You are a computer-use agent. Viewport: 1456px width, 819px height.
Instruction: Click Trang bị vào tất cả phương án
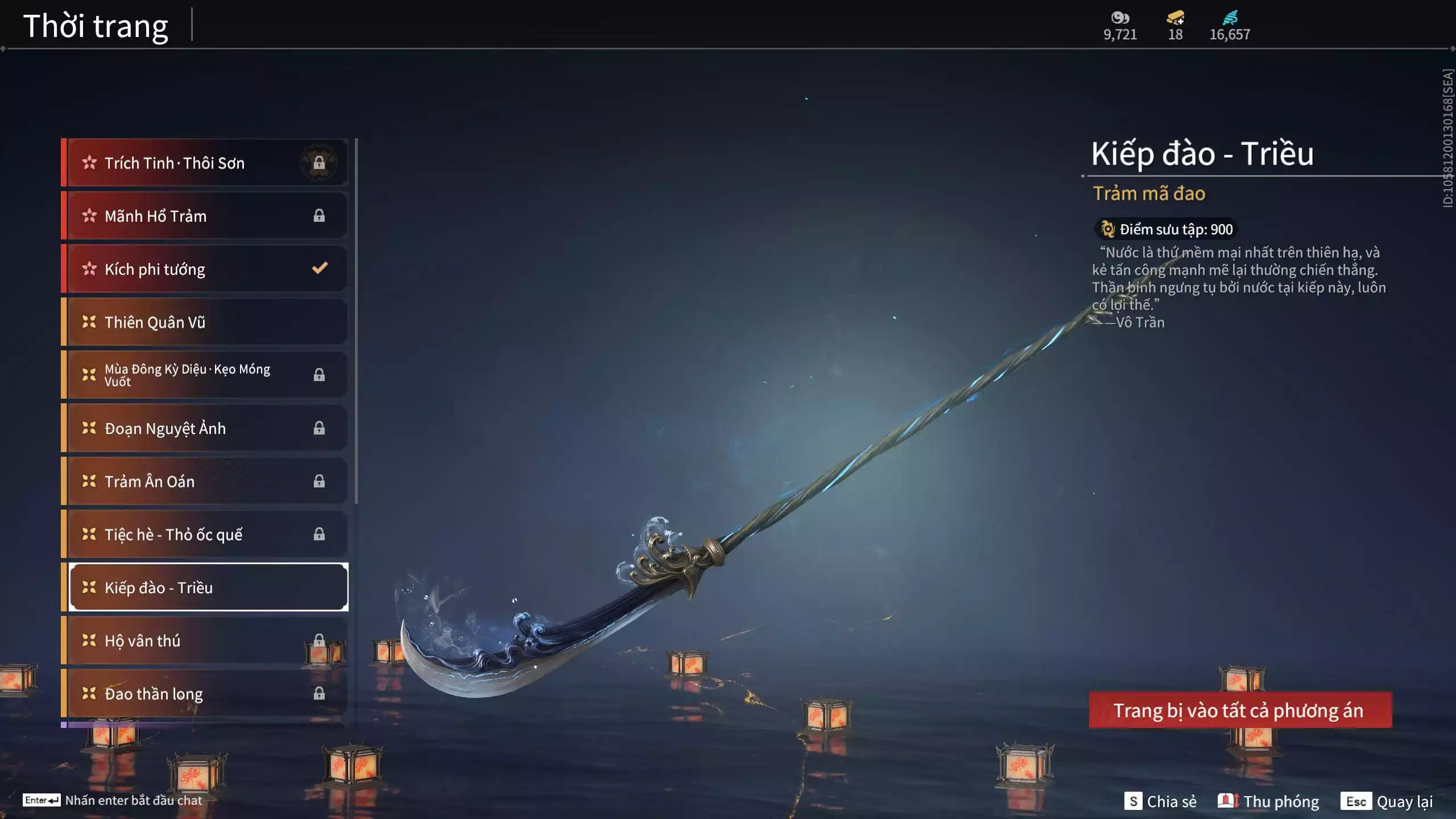(x=1240, y=710)
